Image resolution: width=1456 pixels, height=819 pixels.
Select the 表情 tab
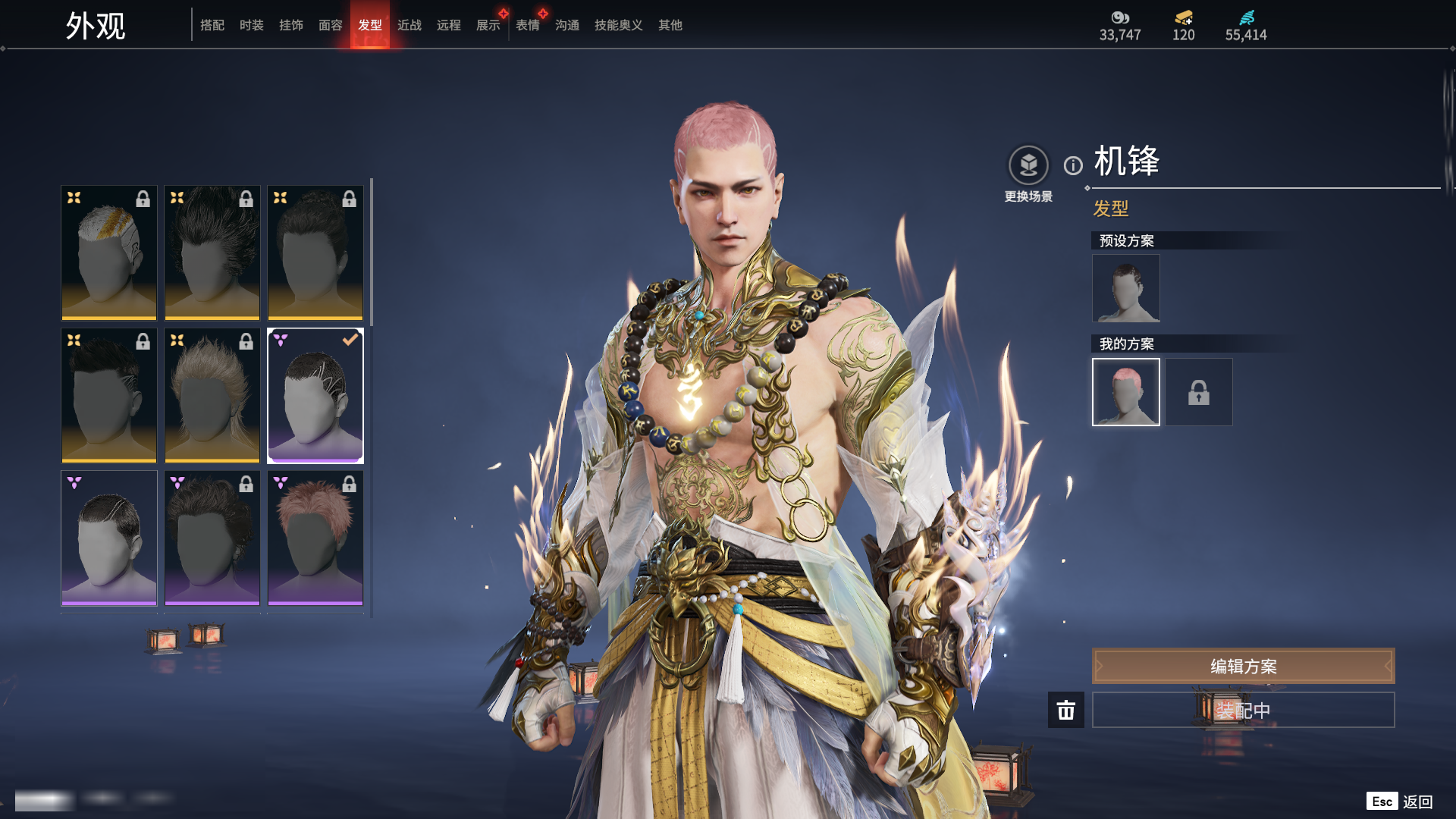pos(528,25)
